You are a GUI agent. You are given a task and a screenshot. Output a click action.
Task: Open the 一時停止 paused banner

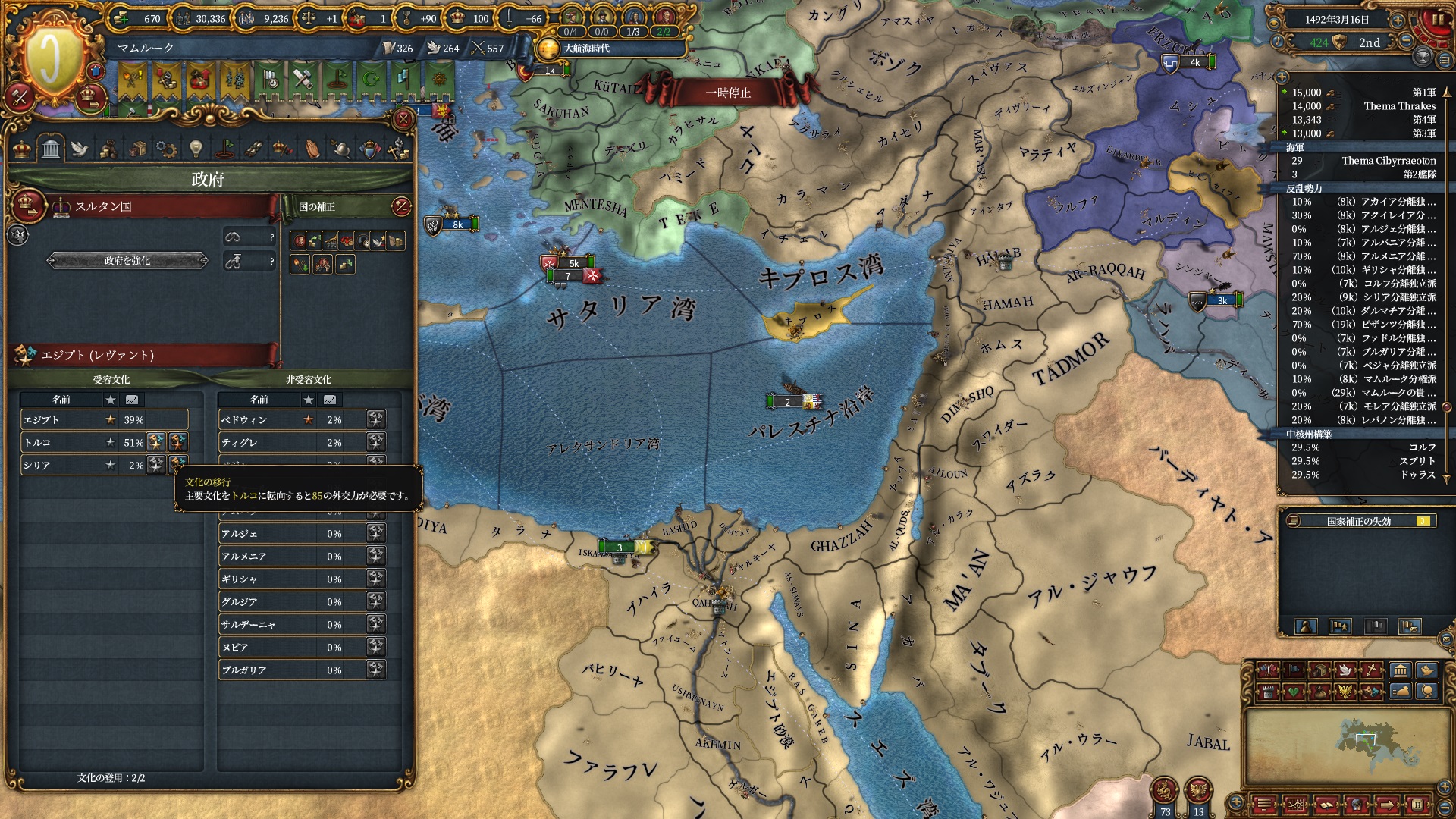coord(728,93)
